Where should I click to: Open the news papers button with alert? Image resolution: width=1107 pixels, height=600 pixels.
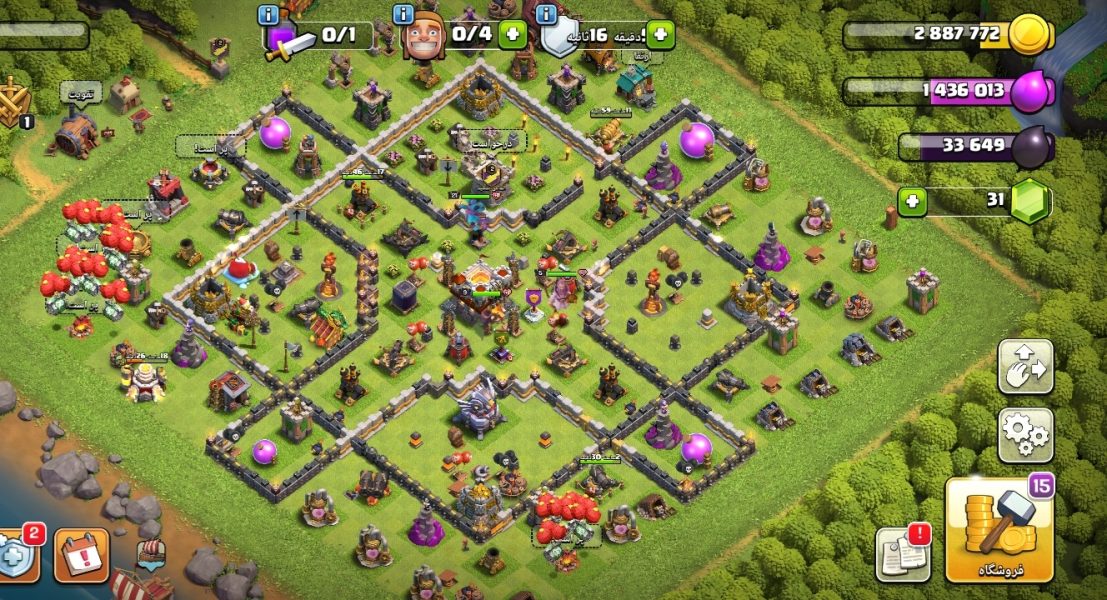point(902,553)
